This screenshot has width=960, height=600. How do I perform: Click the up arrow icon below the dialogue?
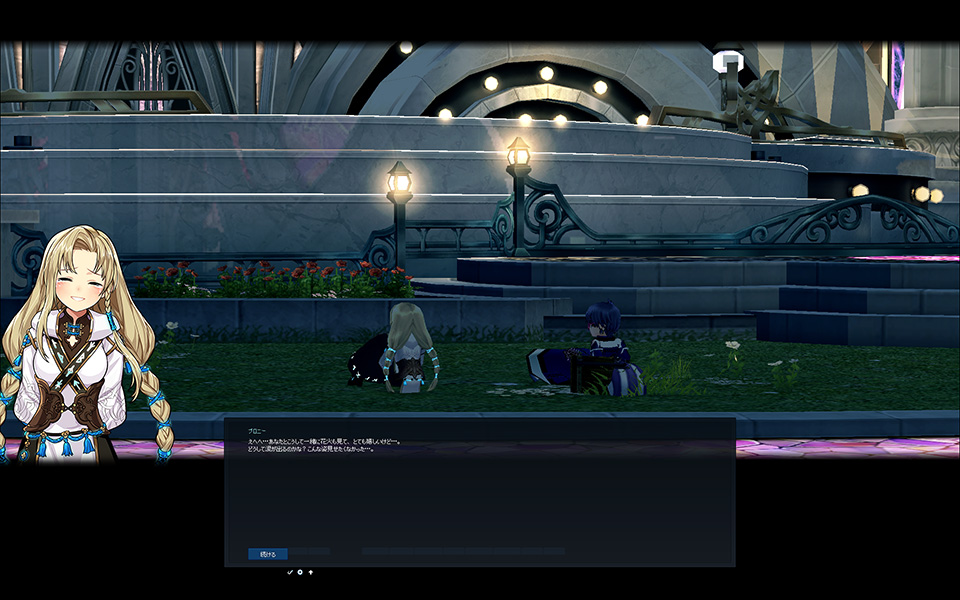[x=311, y=572]
